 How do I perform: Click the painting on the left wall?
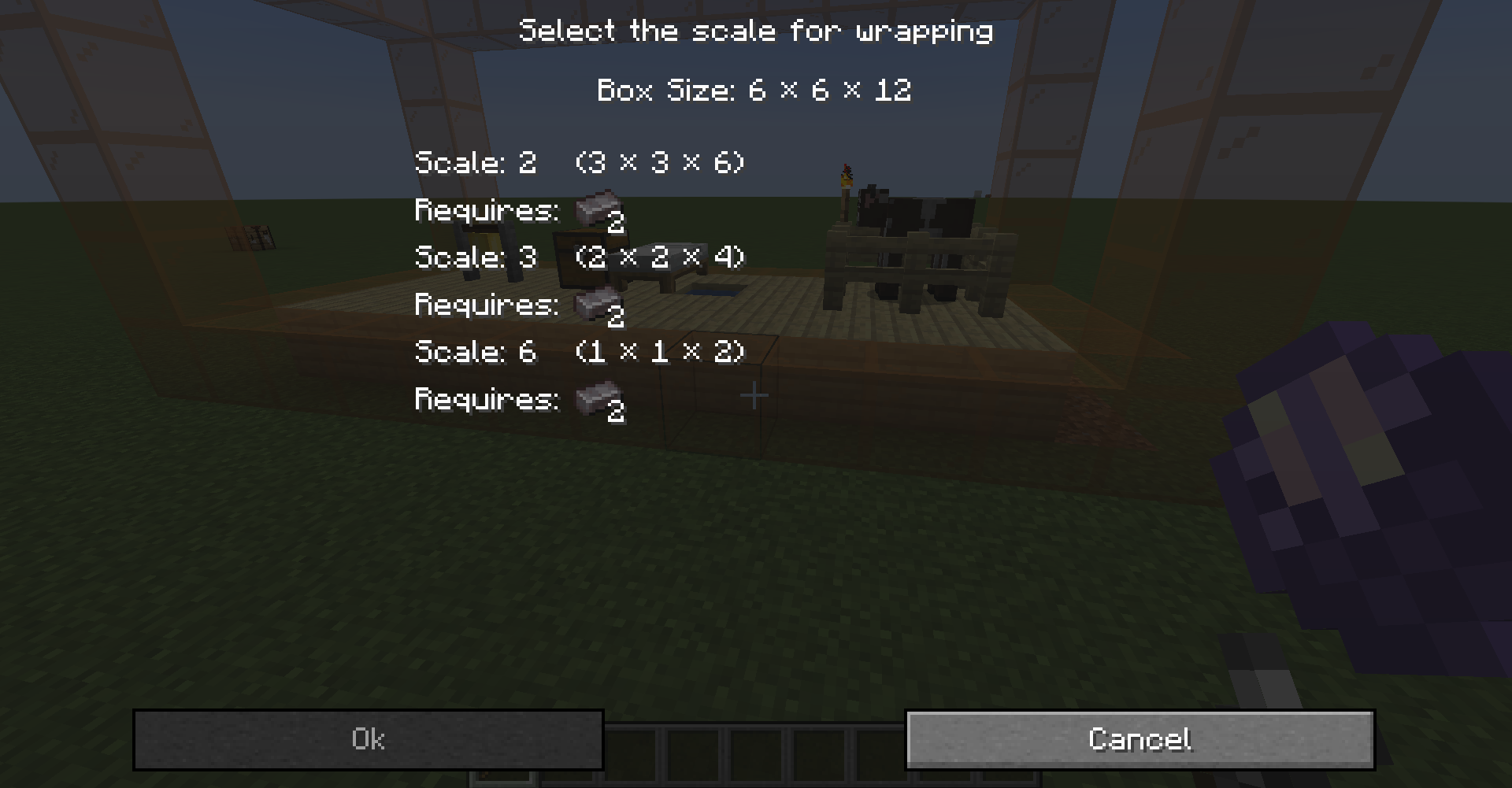[250, 236]
